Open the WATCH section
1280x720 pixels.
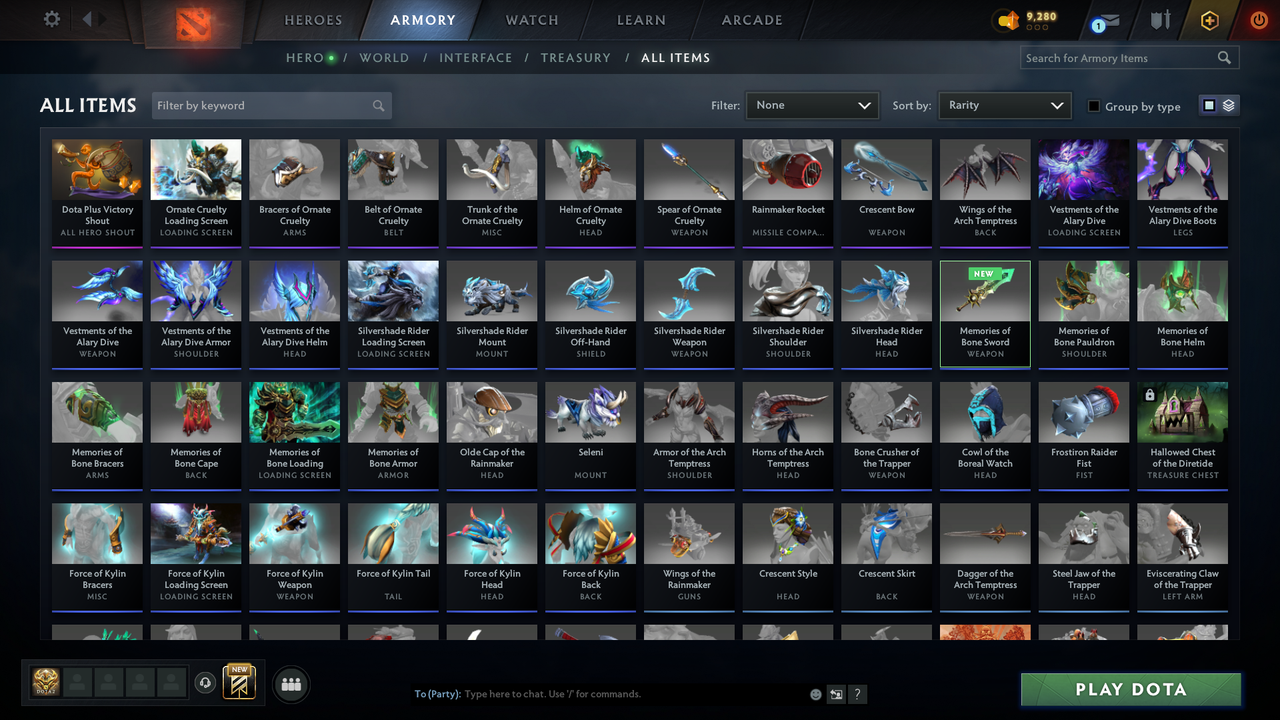point(531,19)
